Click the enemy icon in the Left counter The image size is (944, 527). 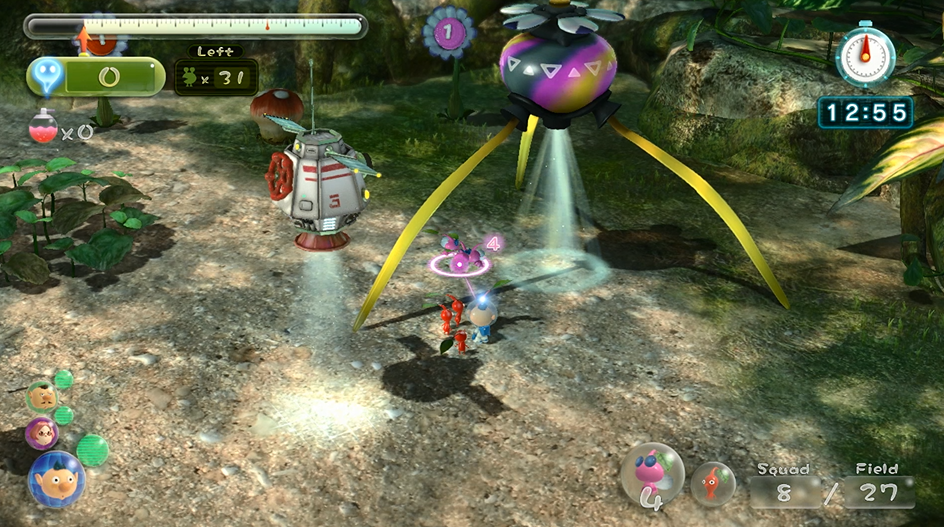point(191,77)
